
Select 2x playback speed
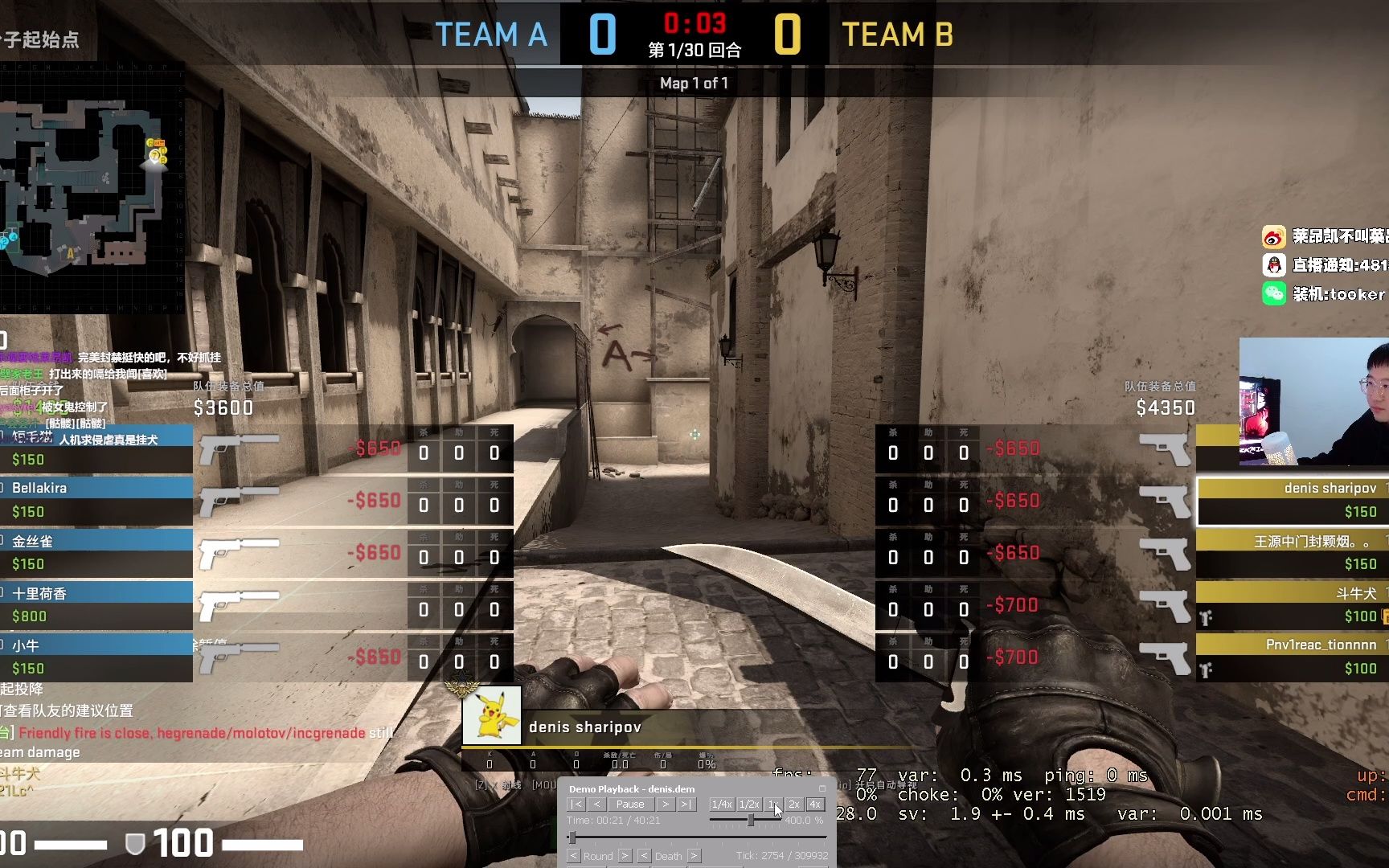[795, 804]
